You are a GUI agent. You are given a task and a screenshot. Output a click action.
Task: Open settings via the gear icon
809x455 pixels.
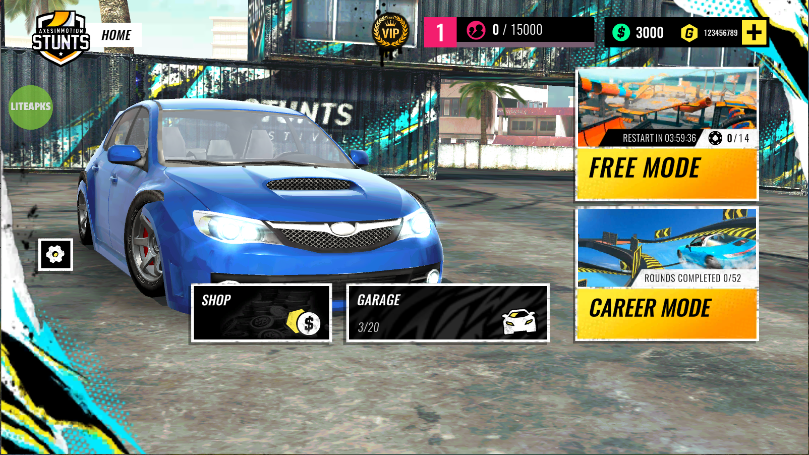[x=56, y=254]
